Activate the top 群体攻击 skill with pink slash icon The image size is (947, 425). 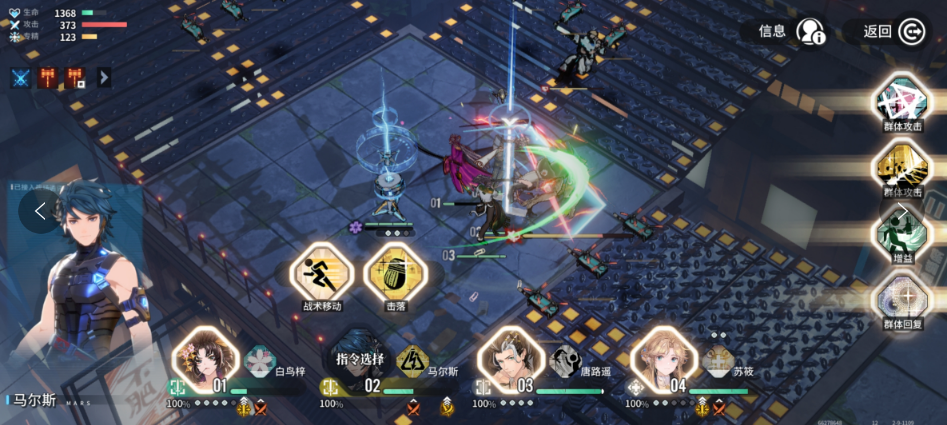coord(901,101)
